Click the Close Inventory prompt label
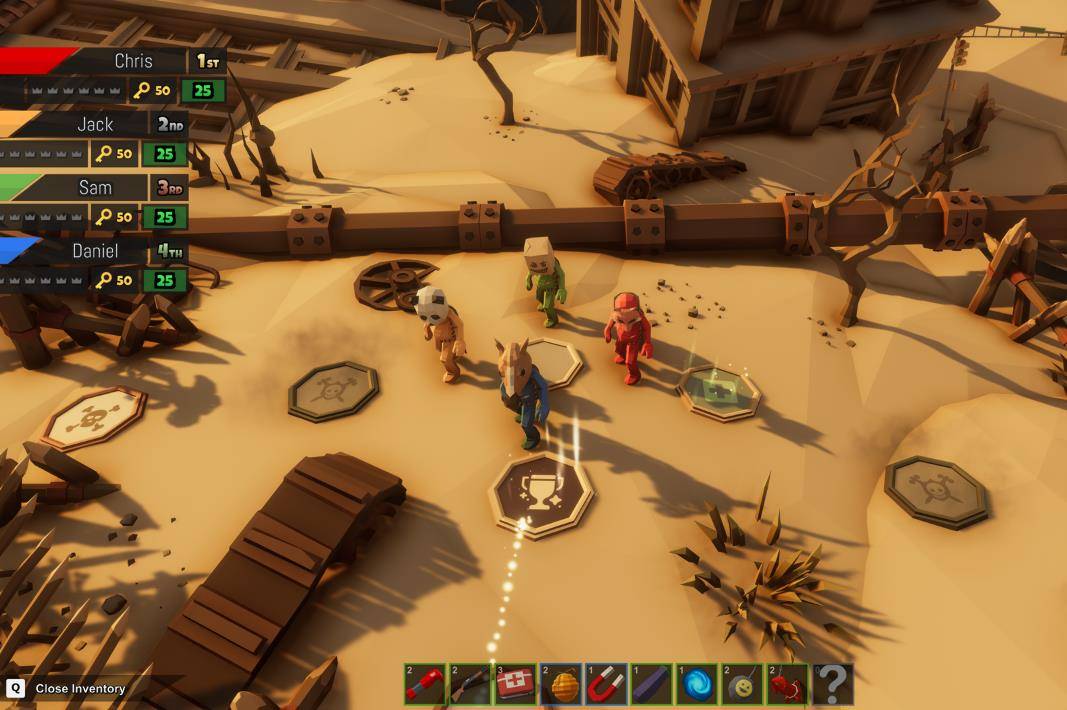1067x710 pixels. pos(80,688)
